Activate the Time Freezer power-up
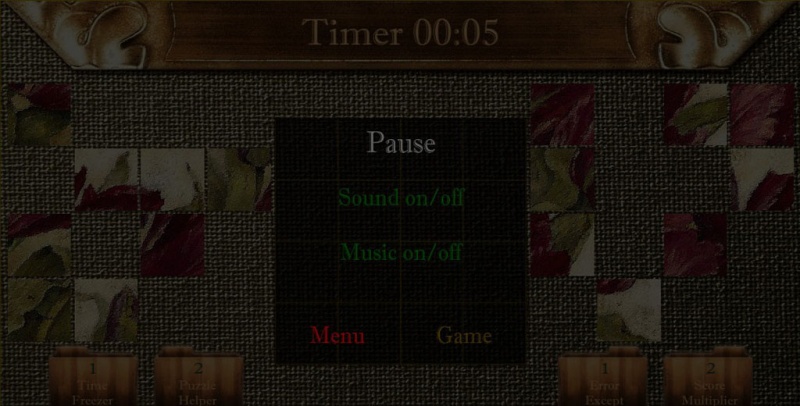Viewport: 800px width, 406px height. pos(91,380)
